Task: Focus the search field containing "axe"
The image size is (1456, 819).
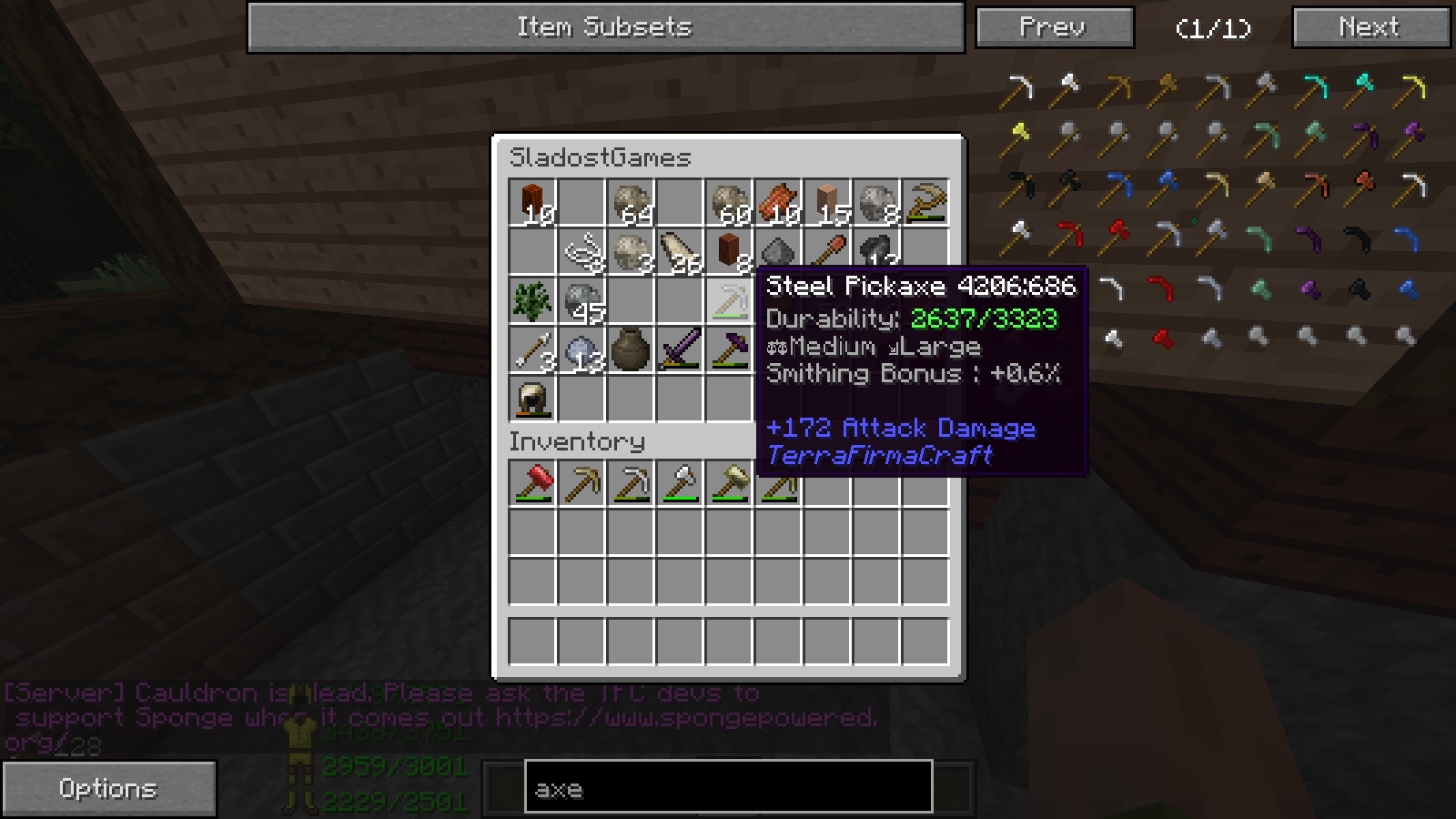Action: pyautogui.click(x=728, y=788)
